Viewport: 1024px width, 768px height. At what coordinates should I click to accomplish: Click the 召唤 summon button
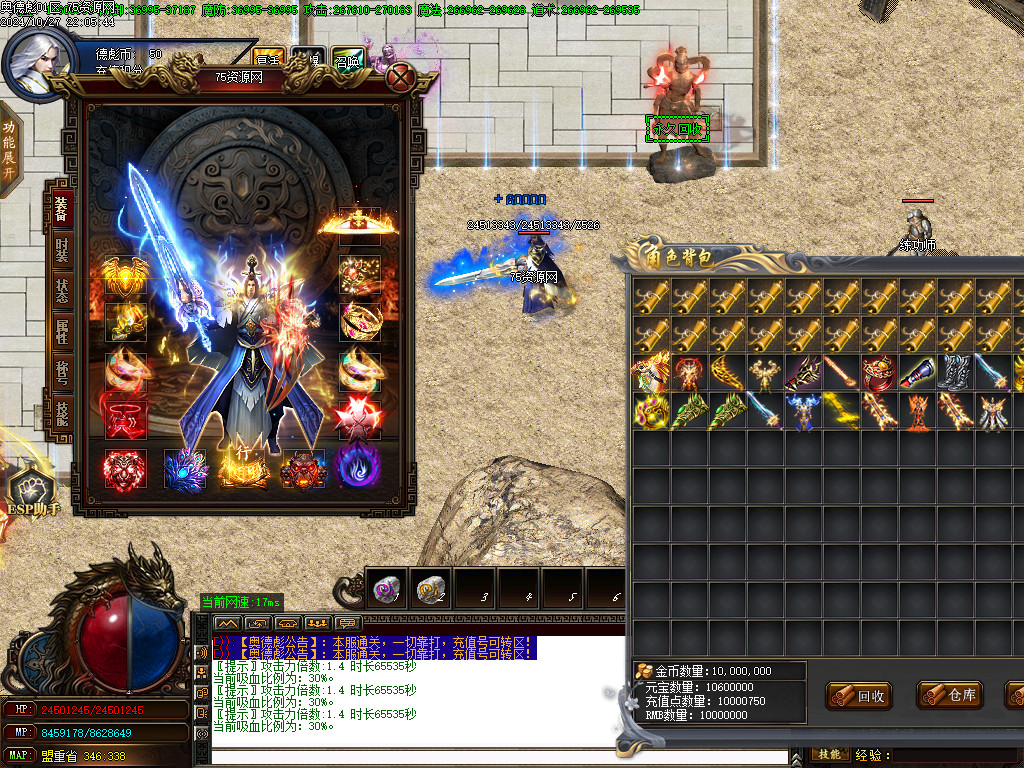pyautogui.click(x=348, y=60)
